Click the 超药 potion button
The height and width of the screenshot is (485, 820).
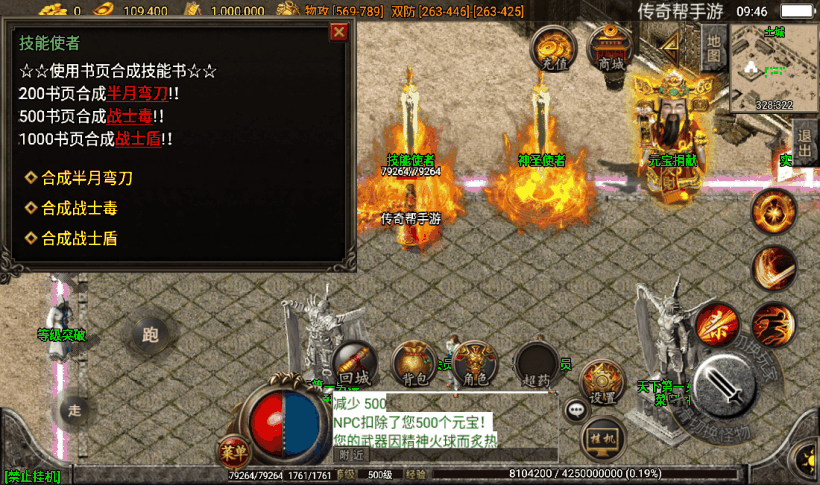pos(536,364)
